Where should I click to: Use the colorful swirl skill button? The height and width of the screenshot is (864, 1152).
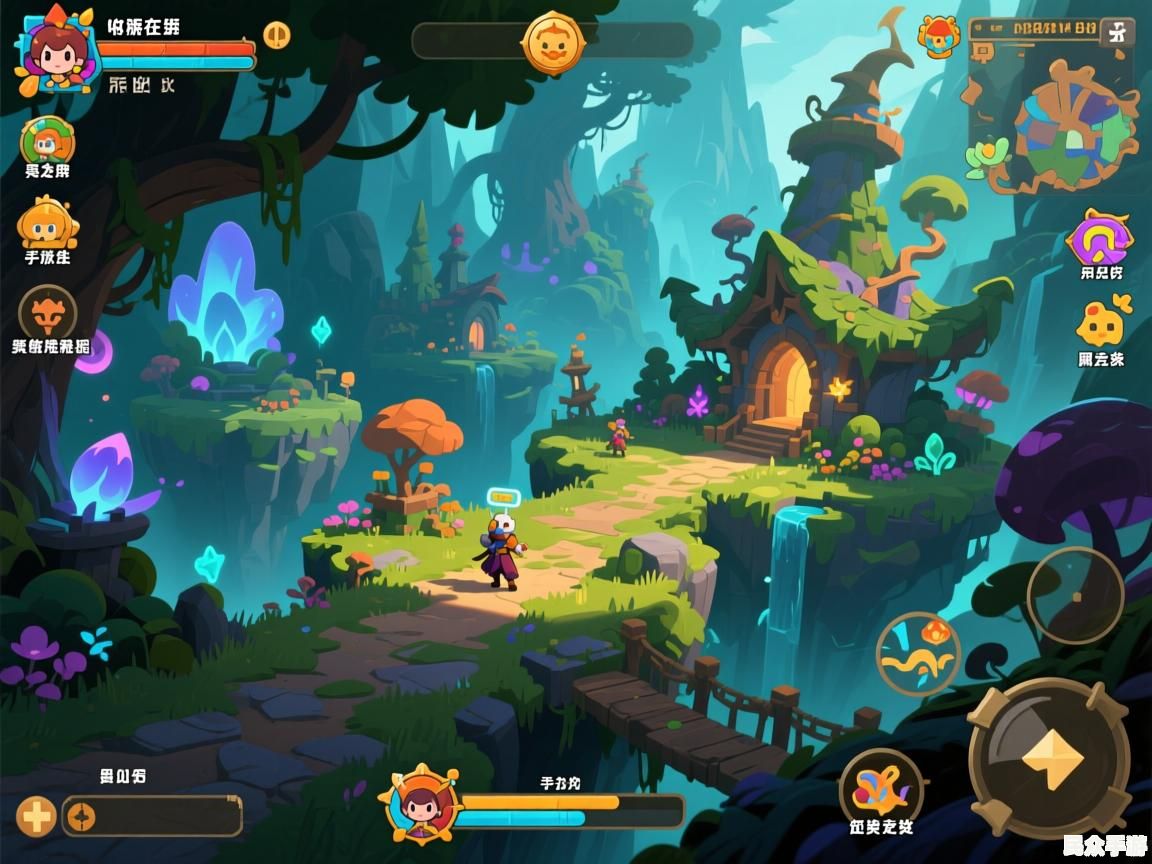pos(880,788)
